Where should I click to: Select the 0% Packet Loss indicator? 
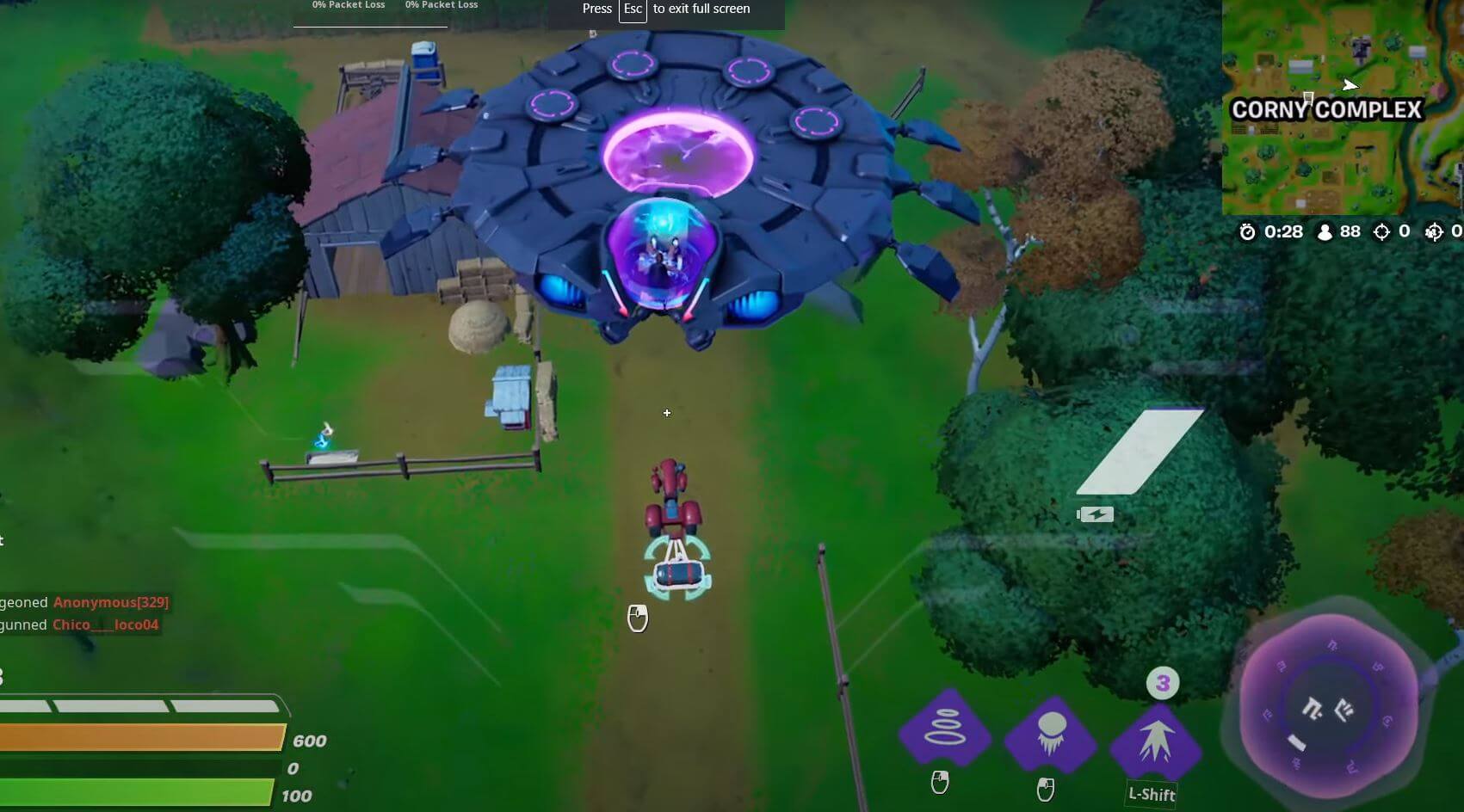click(348, 5)
